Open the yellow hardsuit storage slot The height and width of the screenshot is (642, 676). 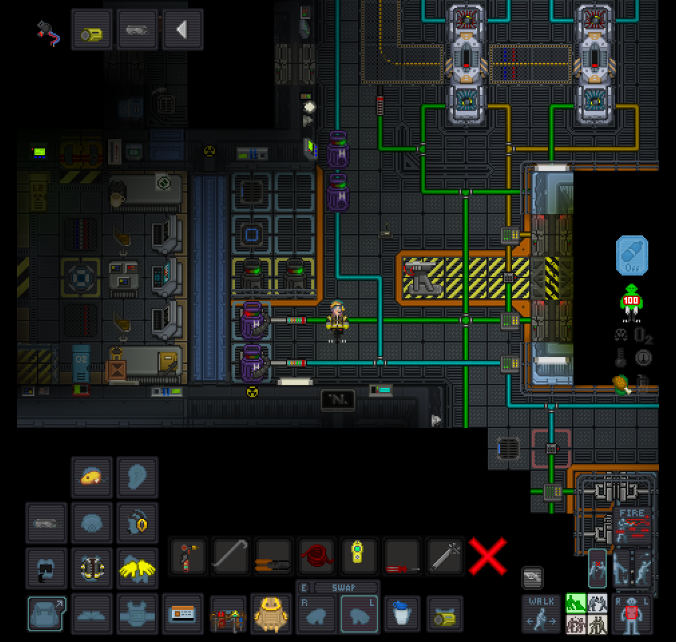tap(271, 611)
